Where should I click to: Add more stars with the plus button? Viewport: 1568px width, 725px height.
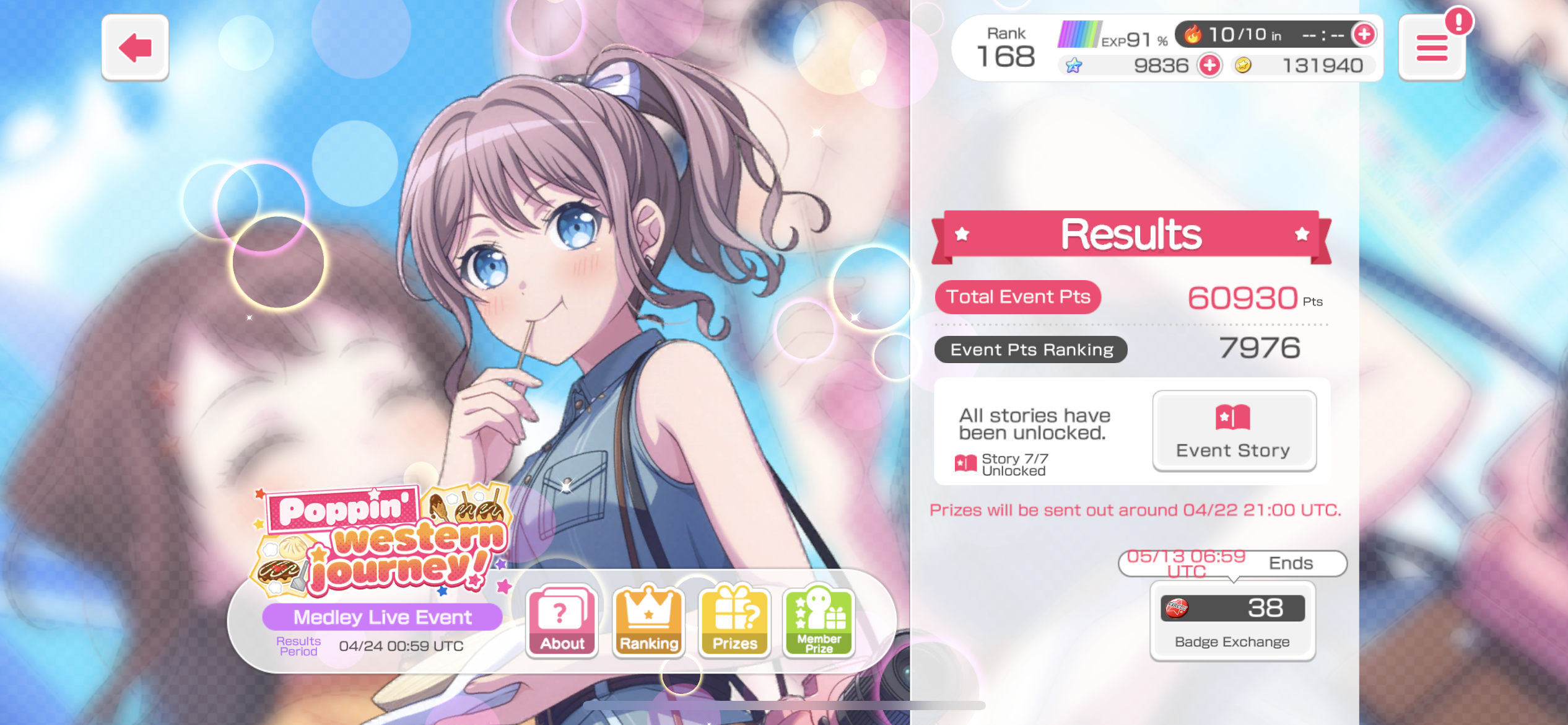[x=1209, y=65]
